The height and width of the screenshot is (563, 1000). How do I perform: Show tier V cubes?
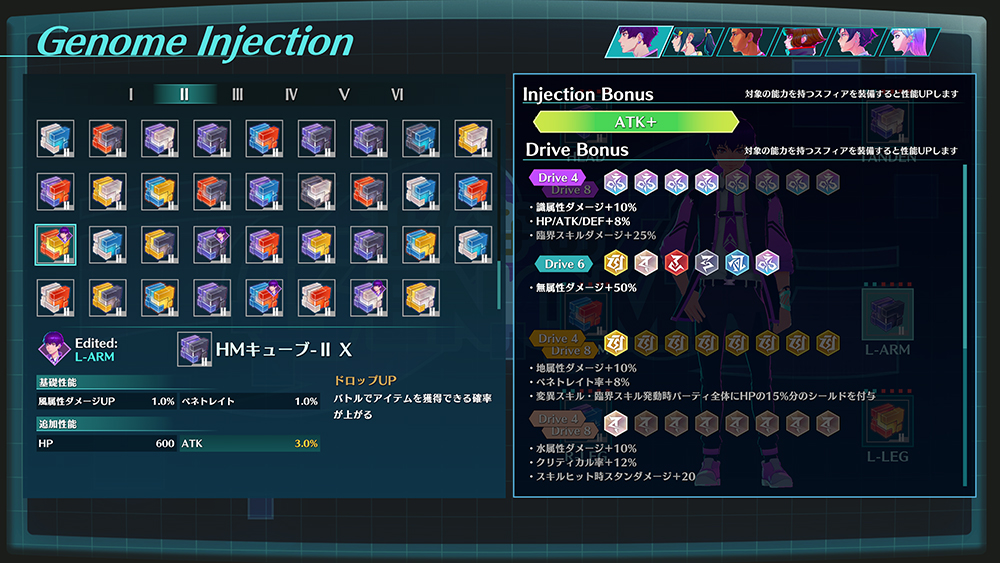(x=344, y=95)
